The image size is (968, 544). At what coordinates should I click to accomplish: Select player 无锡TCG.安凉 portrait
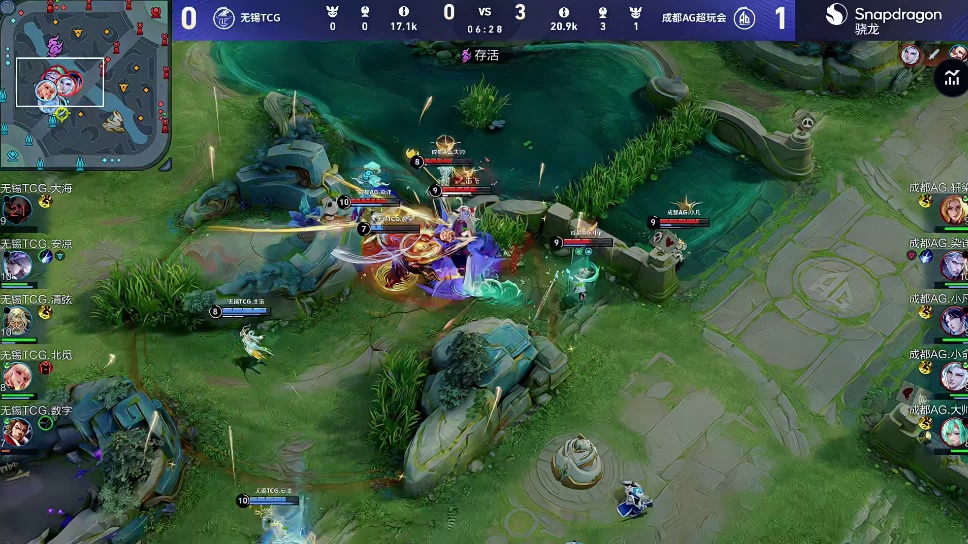pyautogui.click(x=17, y=265)
